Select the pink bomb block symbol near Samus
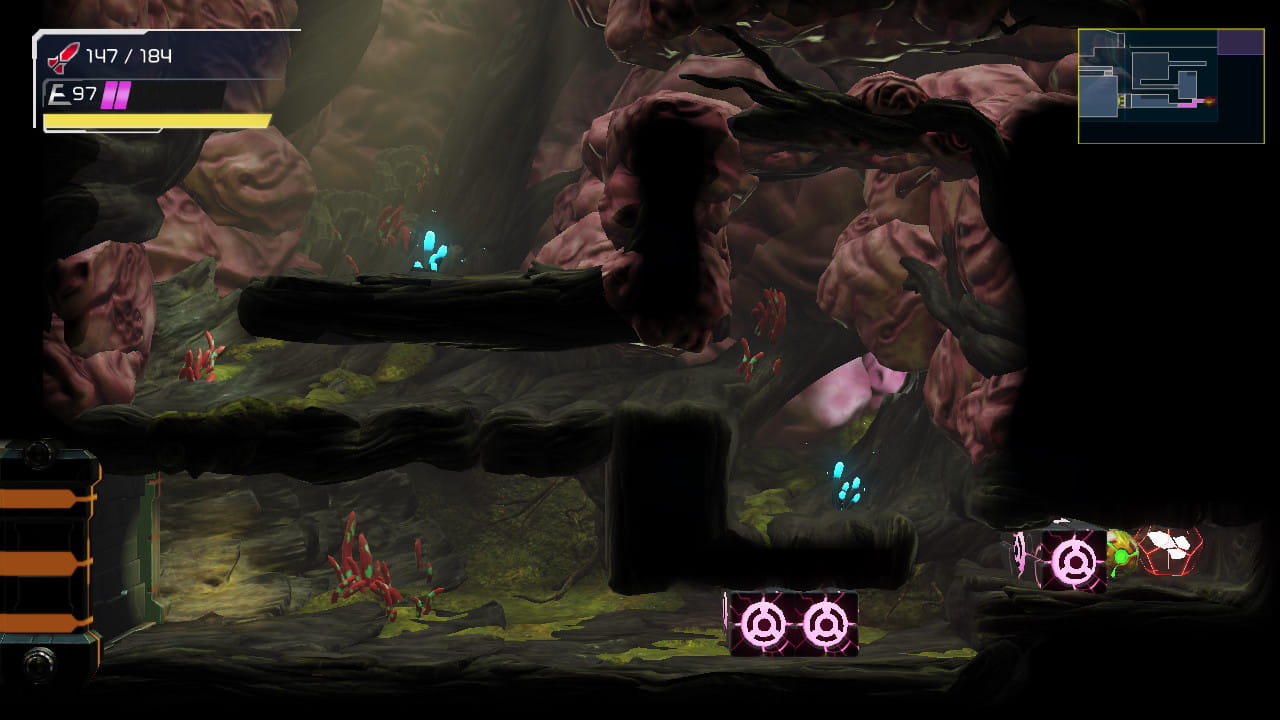1280x720 pixels. click(1075, 559)
